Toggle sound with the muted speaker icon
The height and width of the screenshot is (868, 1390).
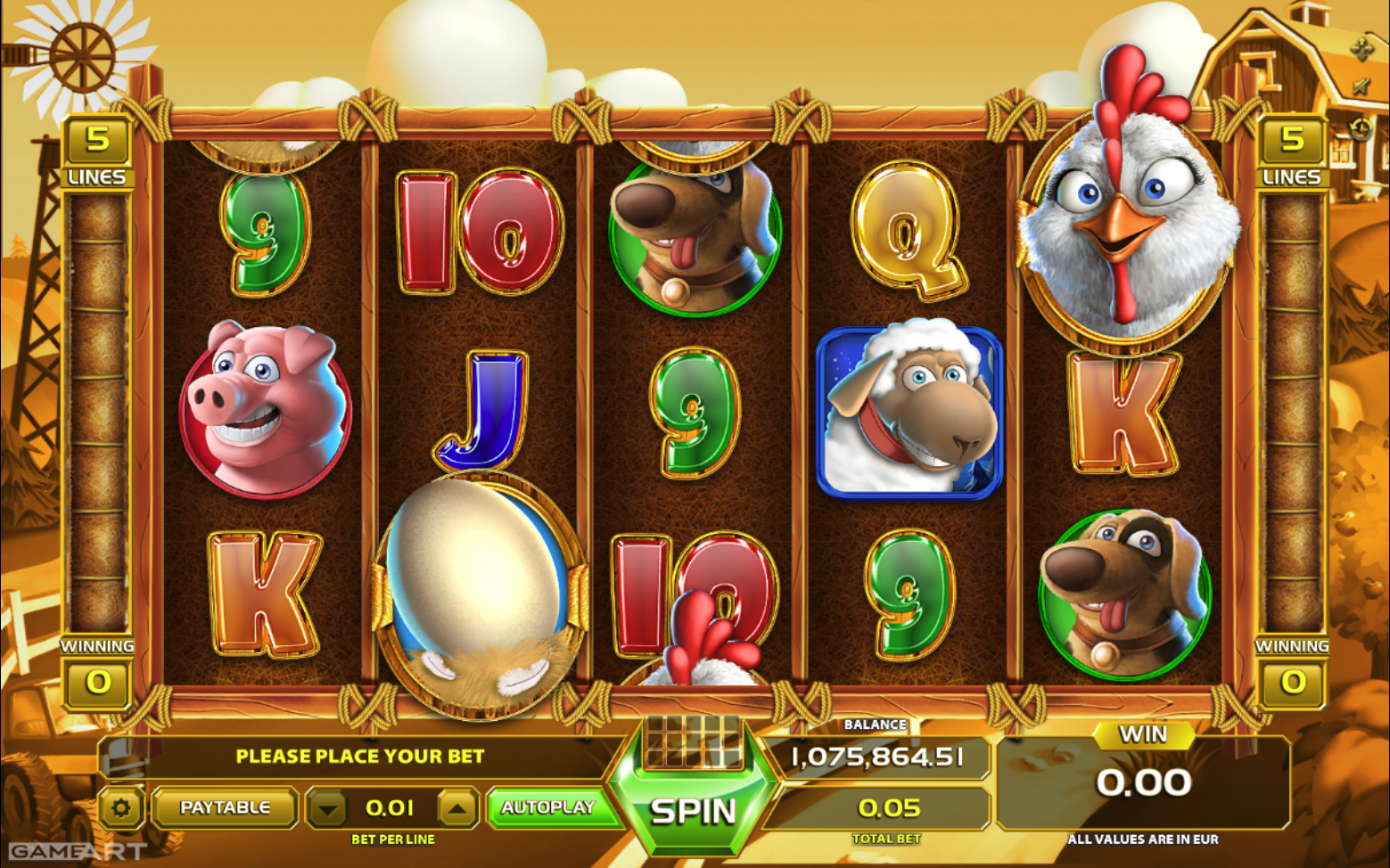[x=1361, y=87]
